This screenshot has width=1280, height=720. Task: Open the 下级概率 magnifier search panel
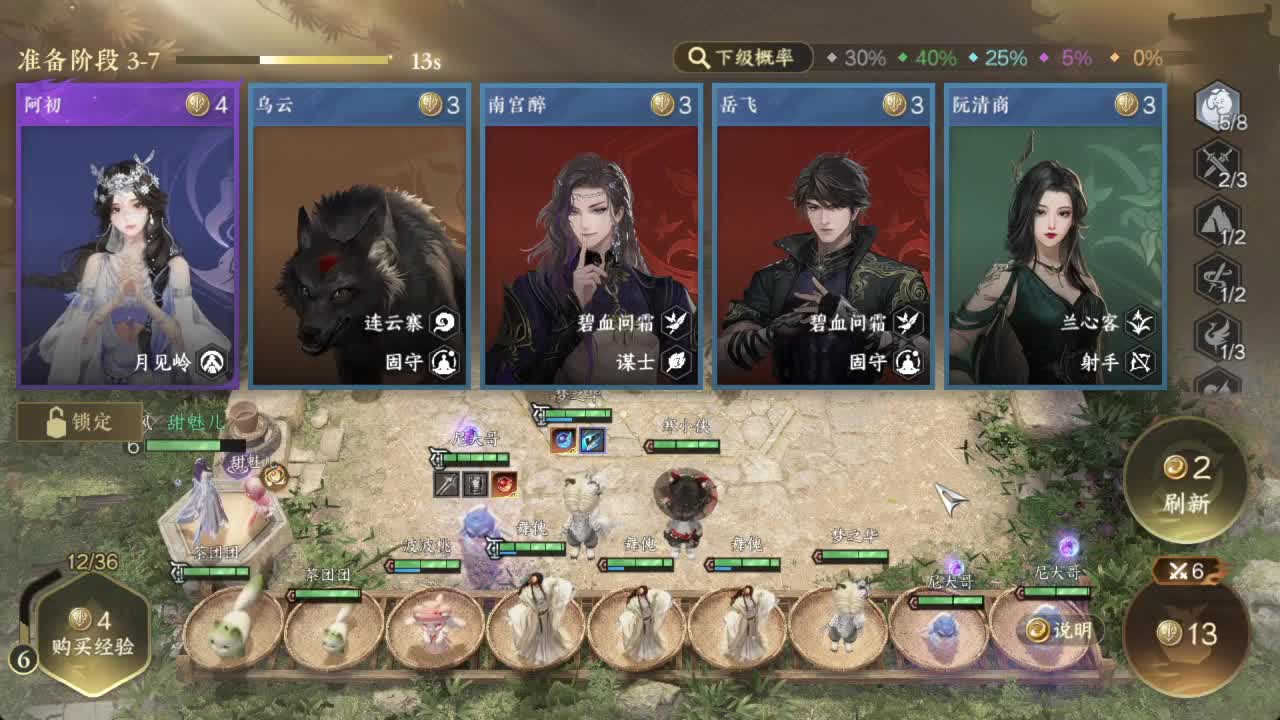pos(742,58)
